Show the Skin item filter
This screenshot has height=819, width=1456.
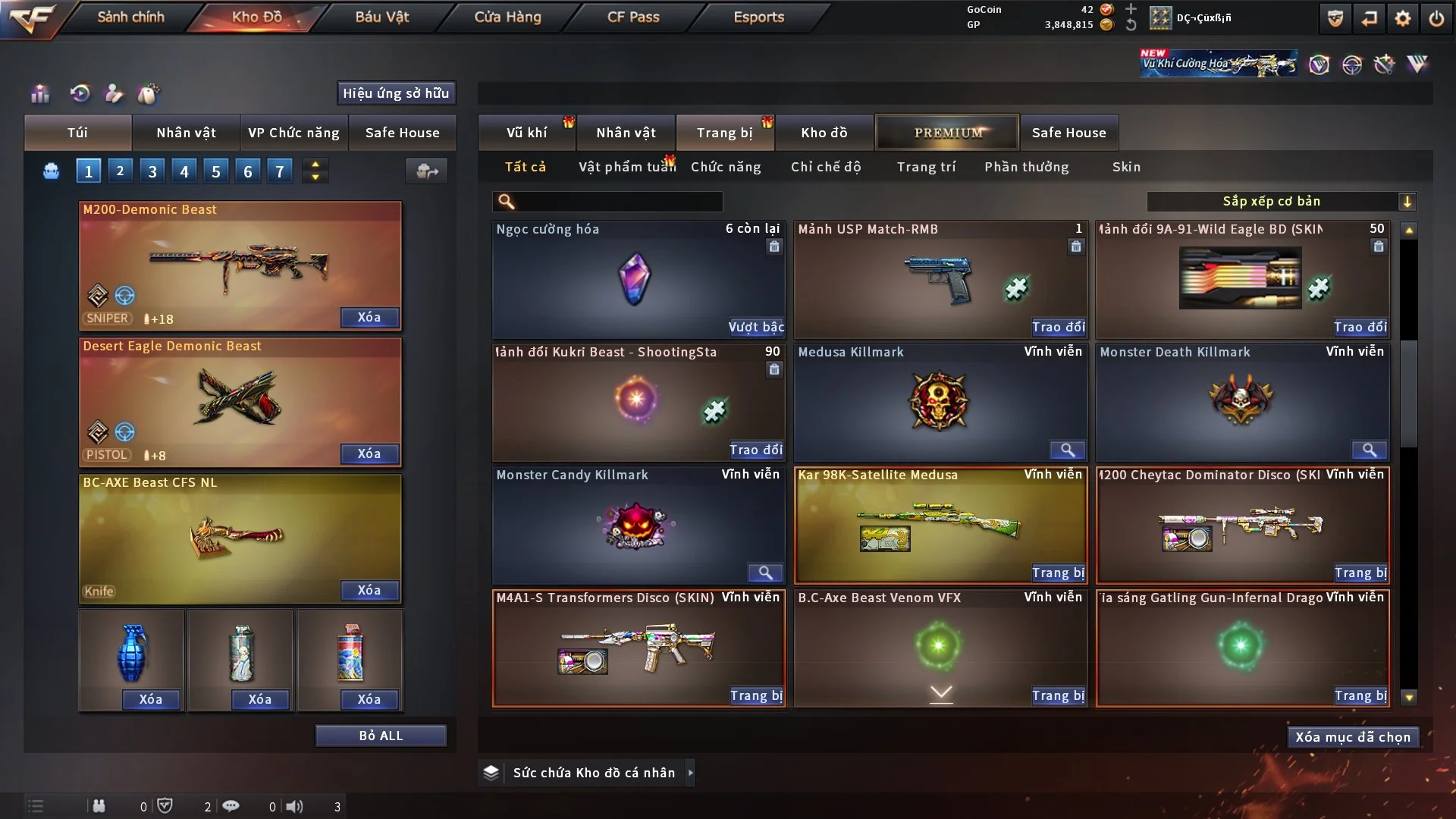[1126, 167]
